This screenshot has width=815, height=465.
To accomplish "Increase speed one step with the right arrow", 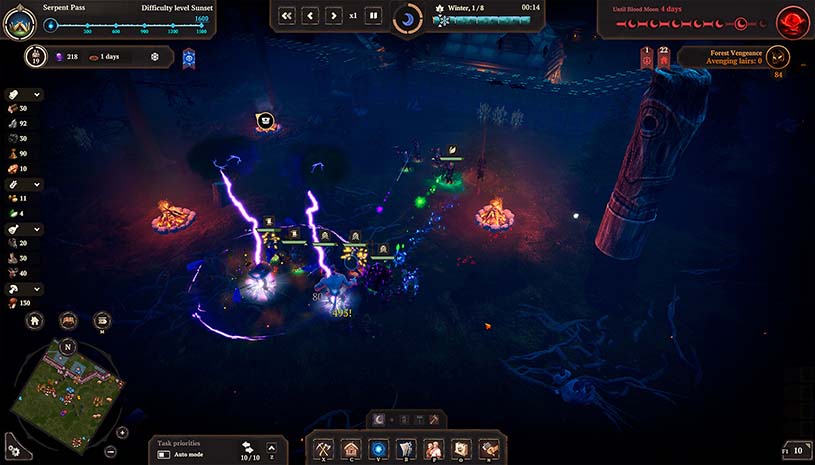I will click(333, 16).
